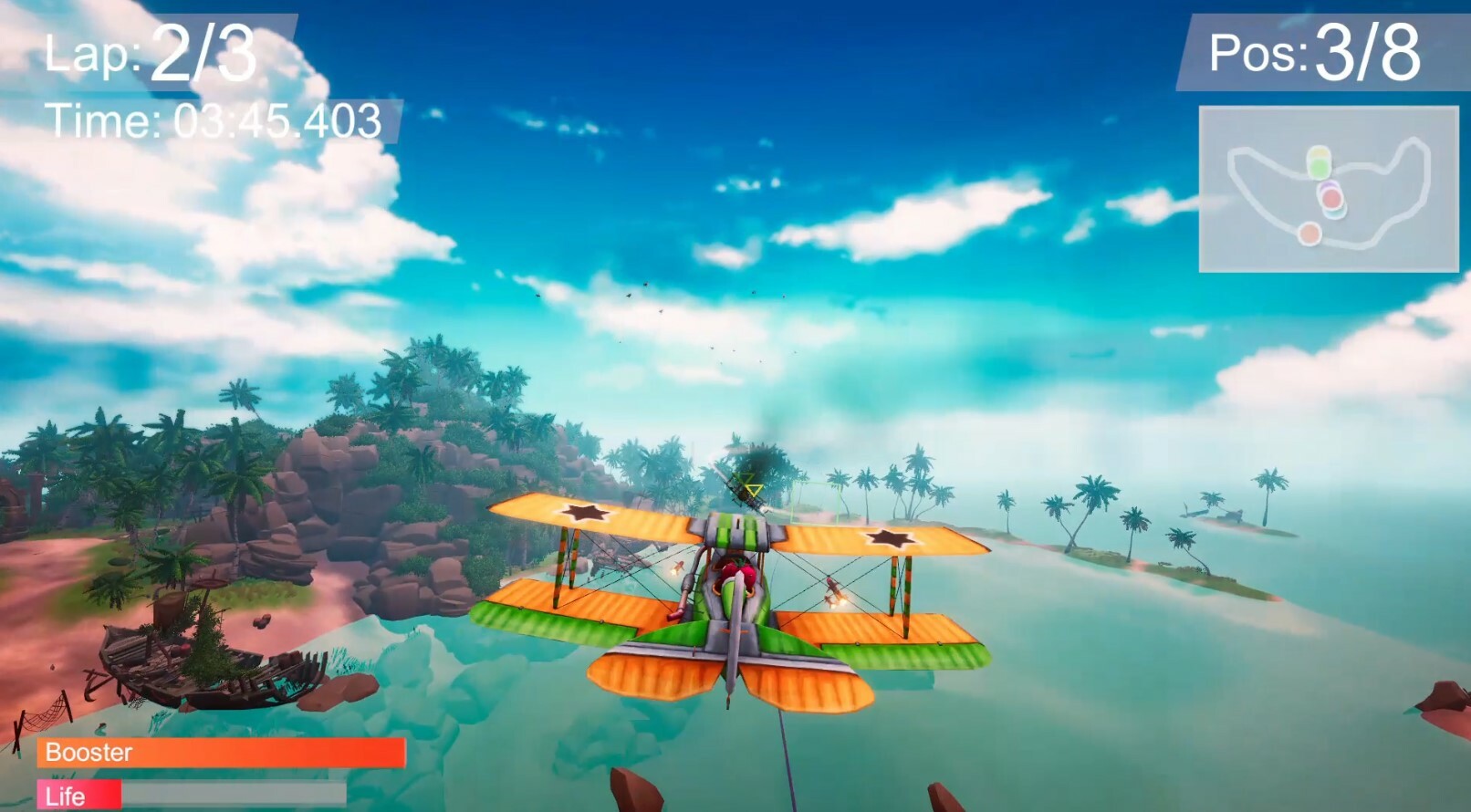Click the strawberry-headed pilot in the cockpit

click(737, 569)
